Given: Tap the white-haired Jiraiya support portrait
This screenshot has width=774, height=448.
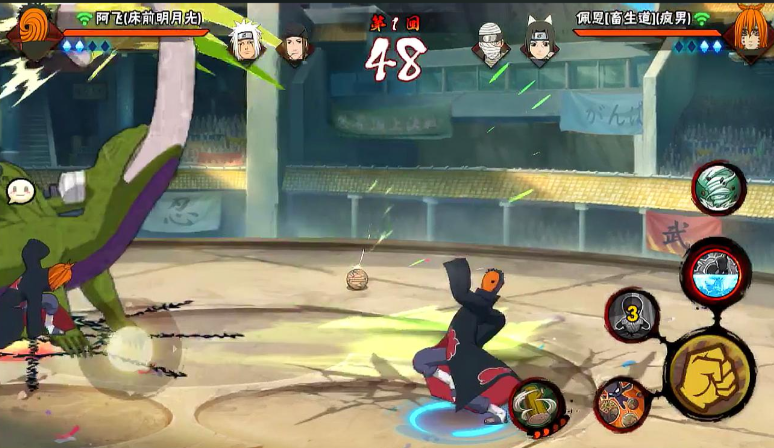Looking at the screenshot, I should [244, 42].
